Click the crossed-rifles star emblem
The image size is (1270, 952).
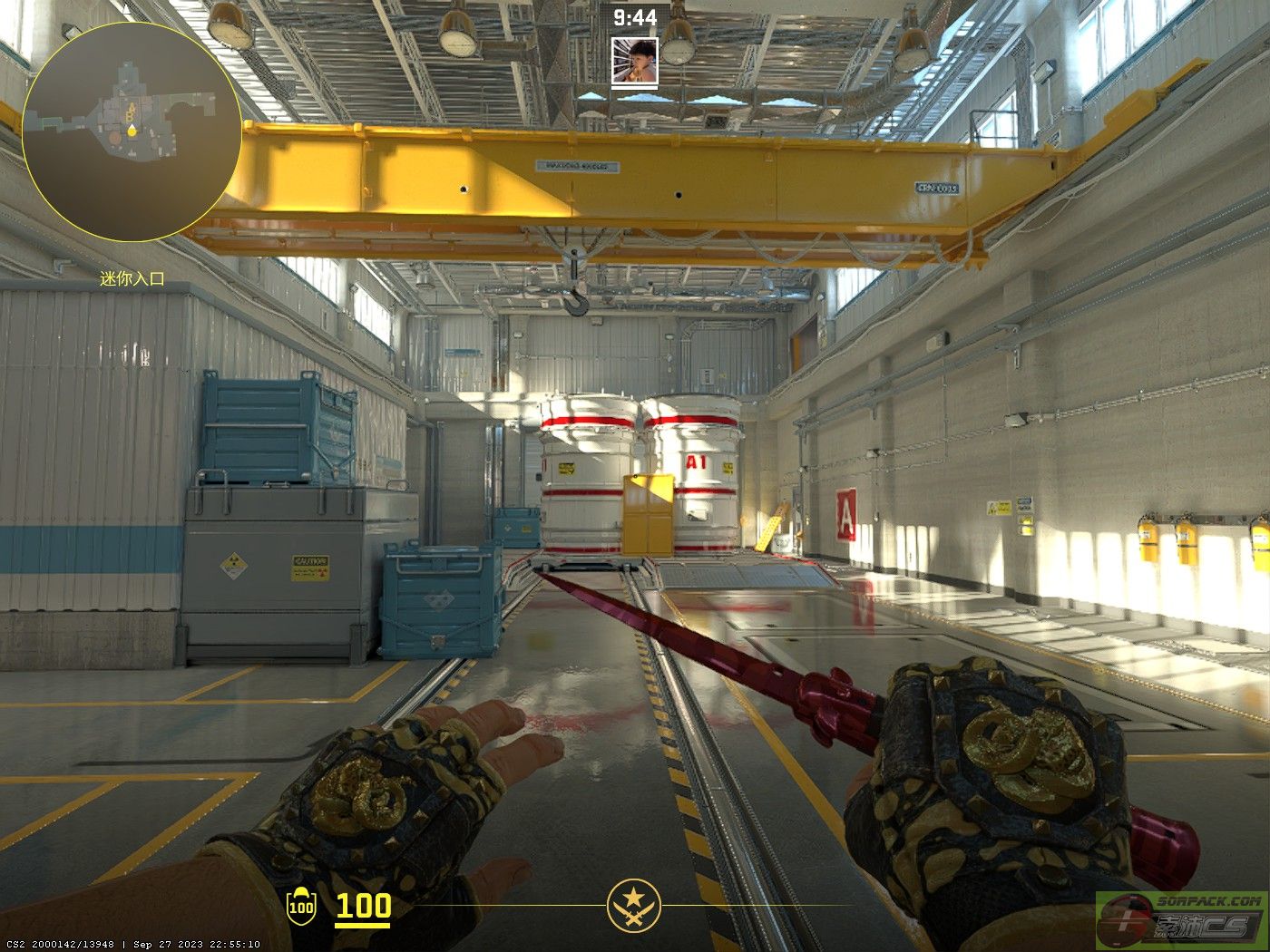(634, 906)
